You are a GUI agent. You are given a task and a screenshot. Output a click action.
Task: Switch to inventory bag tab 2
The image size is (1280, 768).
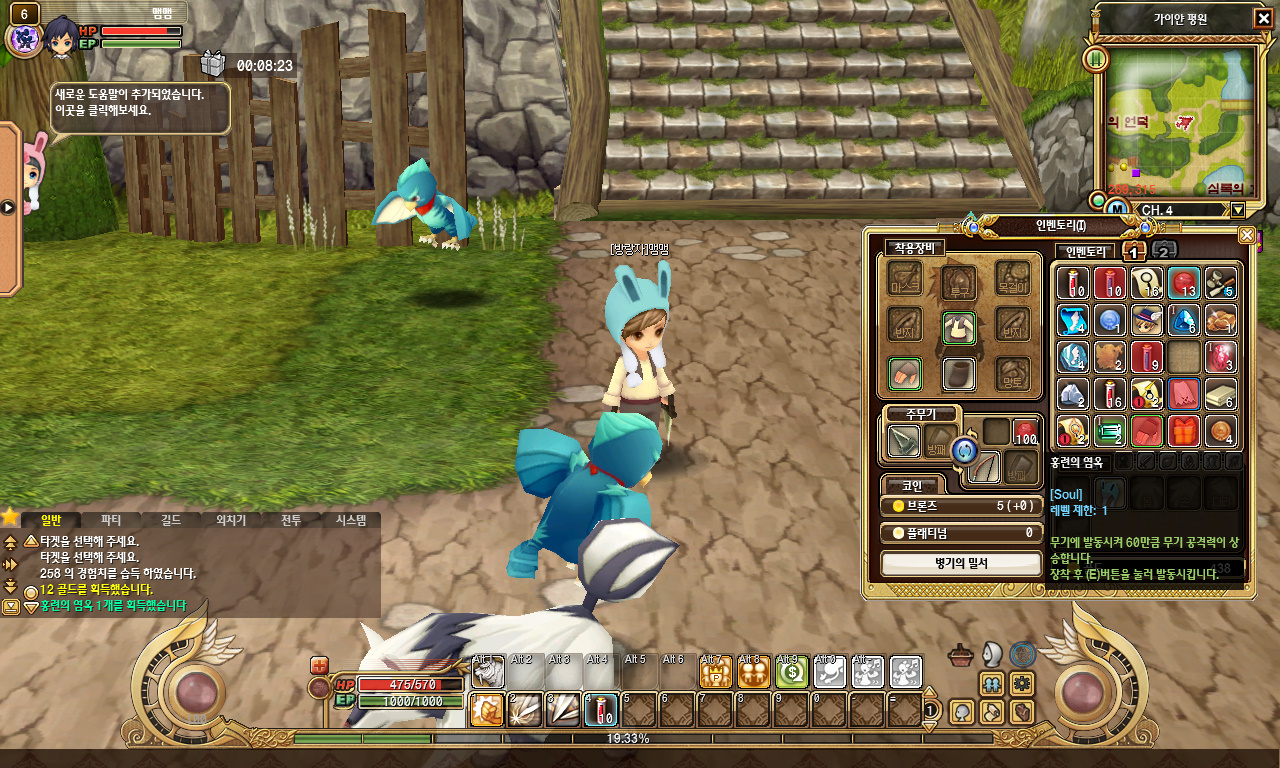(x=1163, y=250)
